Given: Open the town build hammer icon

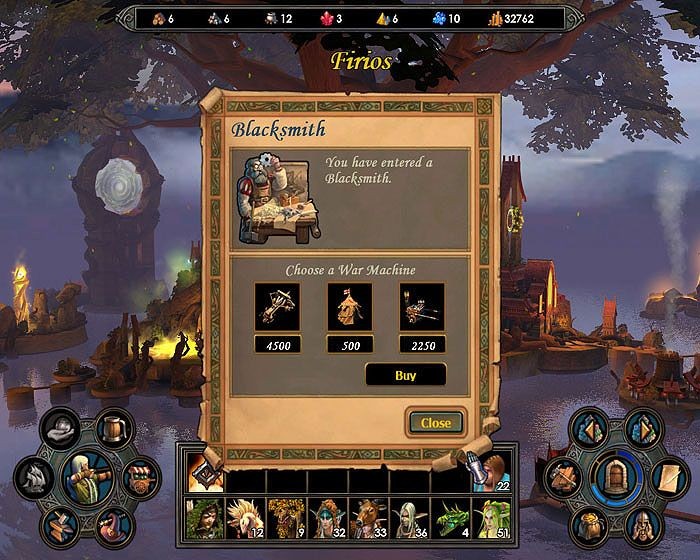Looking at the screenshot, I should 562,475.
